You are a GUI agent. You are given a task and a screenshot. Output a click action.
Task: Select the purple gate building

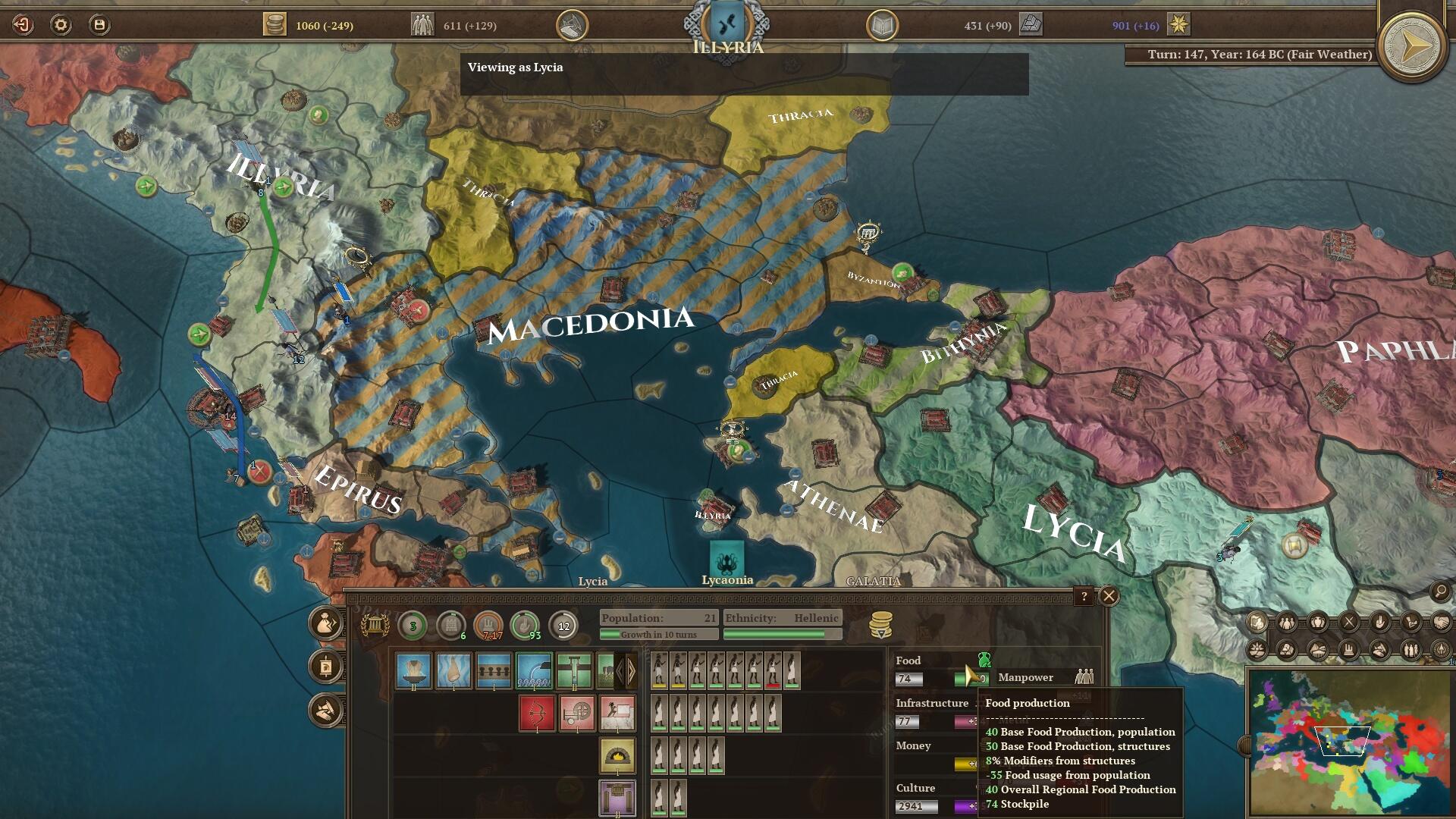[x=617, y=798]
